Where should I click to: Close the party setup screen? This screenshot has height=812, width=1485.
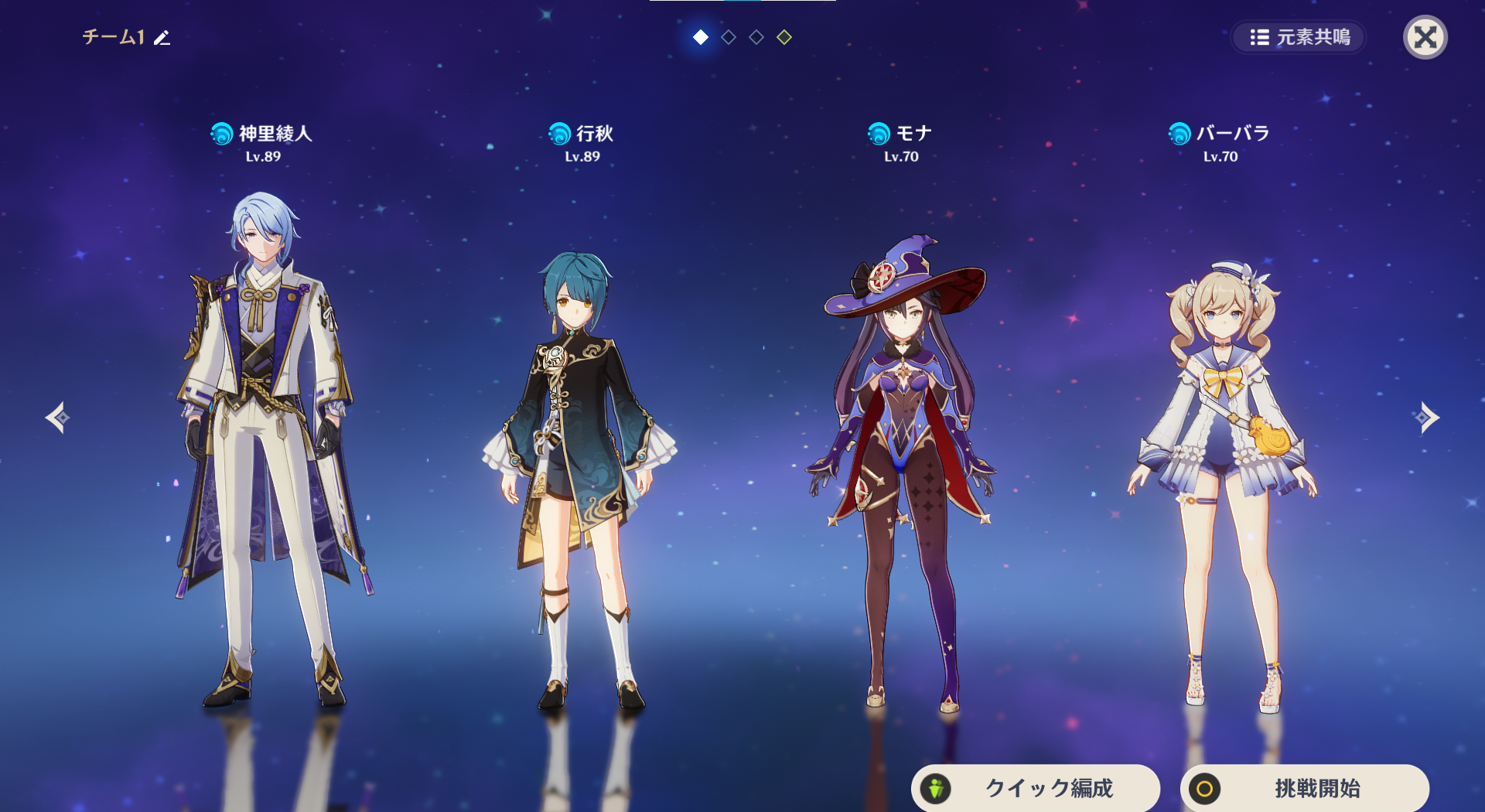coord(1425,37)
